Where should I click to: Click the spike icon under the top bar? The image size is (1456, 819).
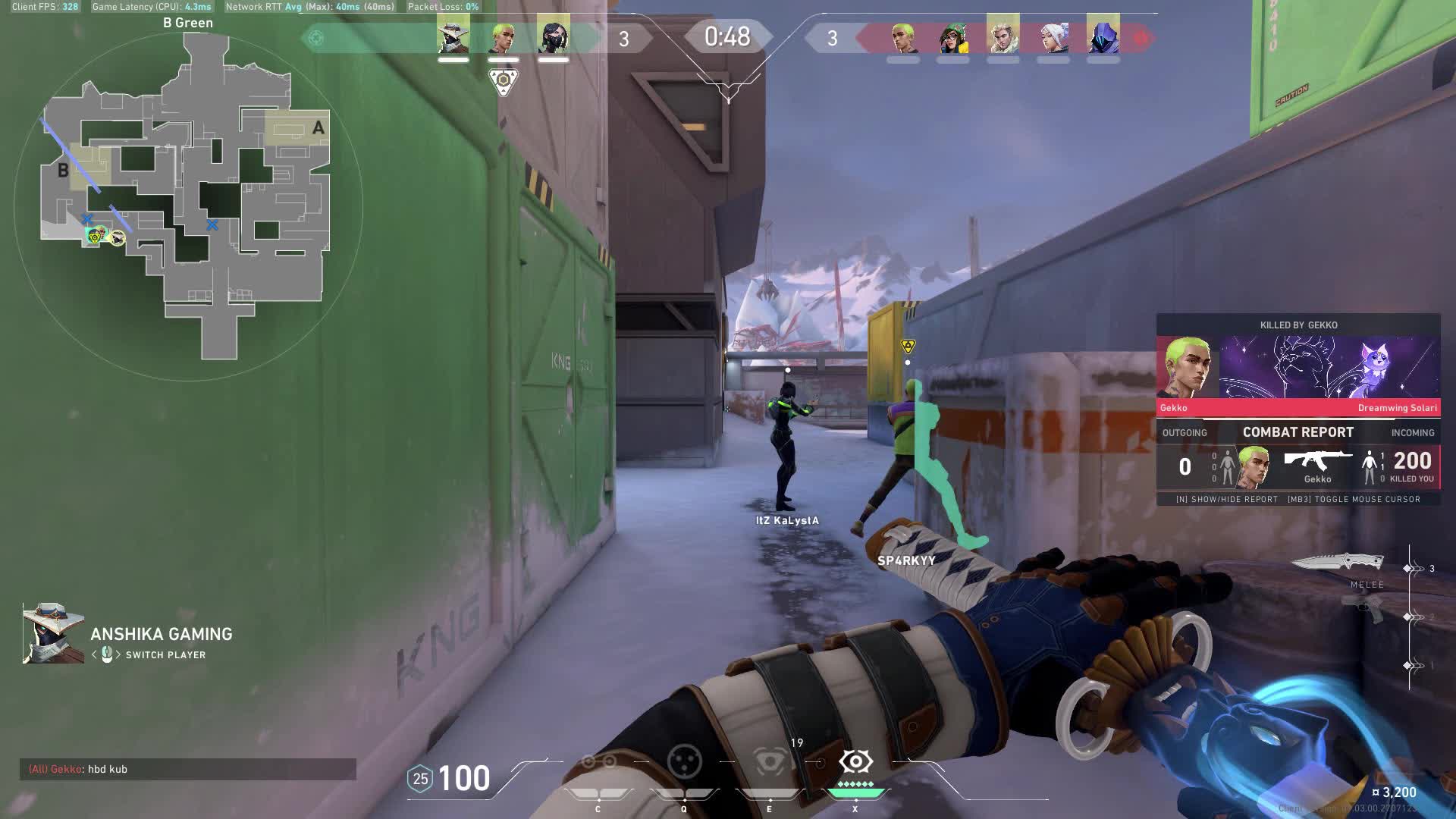click(503, 80)
